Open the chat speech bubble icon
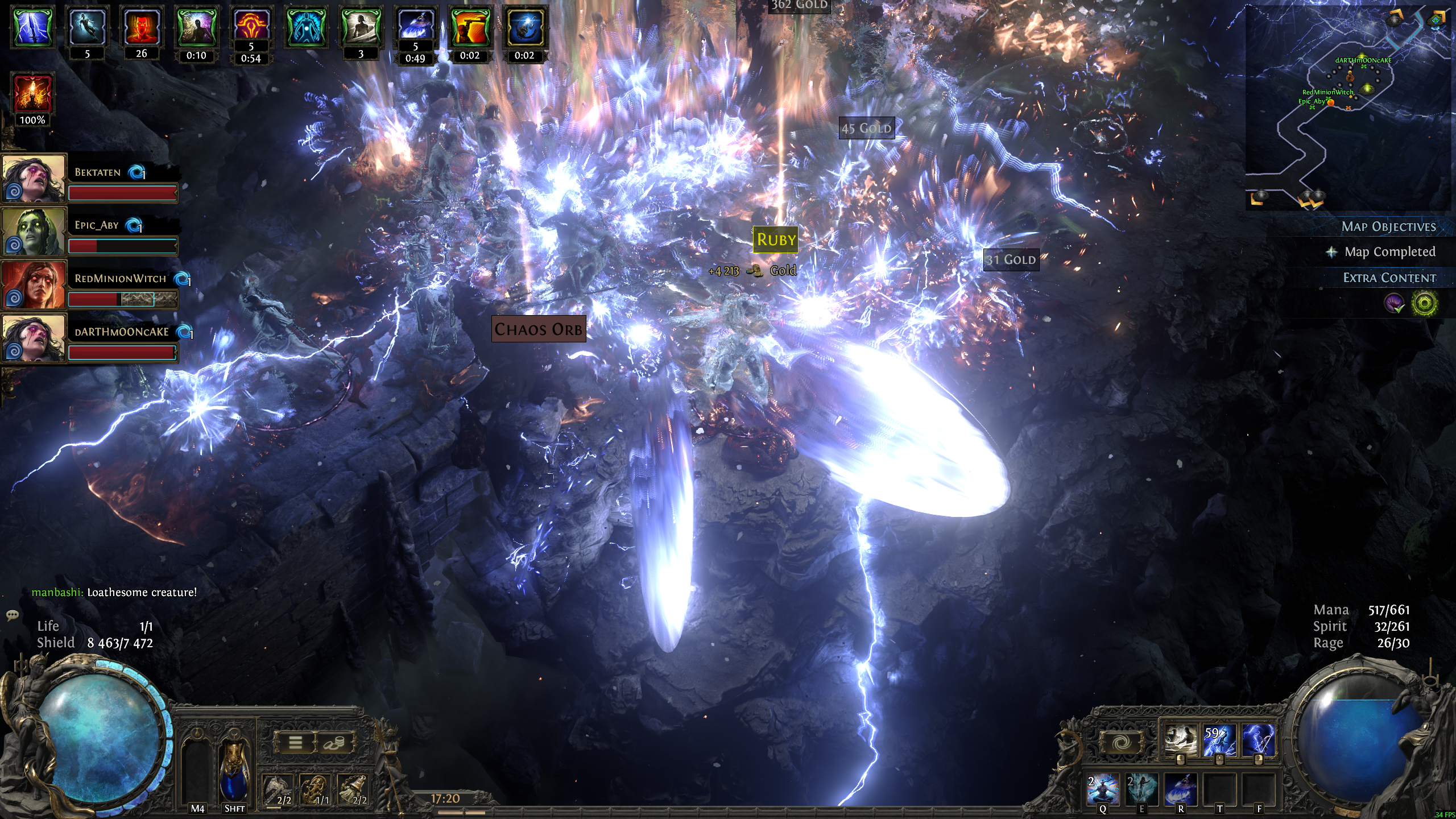Viewport: 1456px width, 819px height. pos(13,615)
